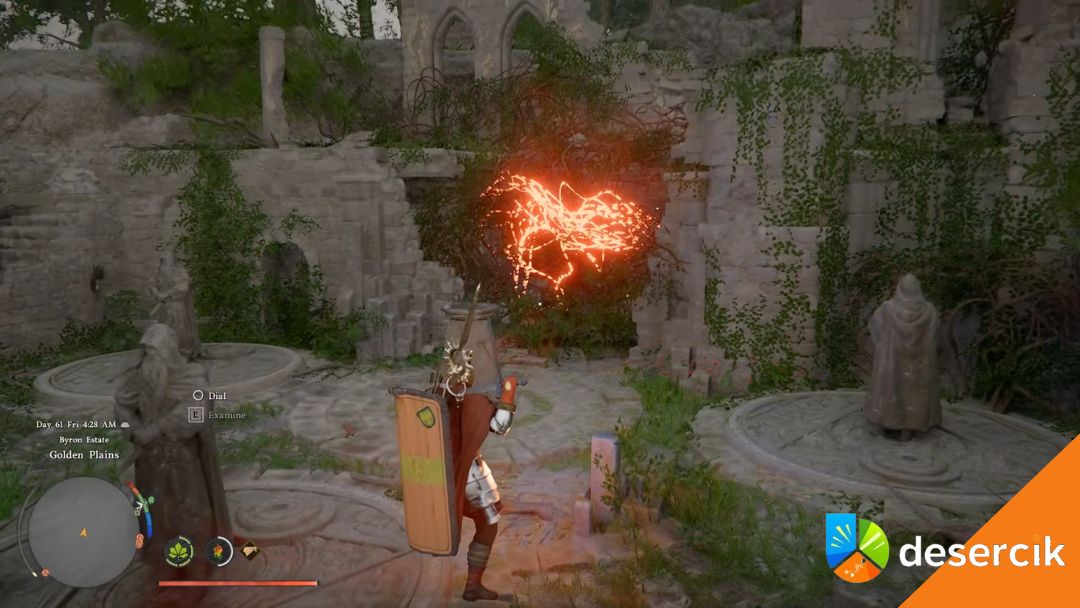Activate the flame flower ability icon
The image size is (1080, 608).
(219, 550)
